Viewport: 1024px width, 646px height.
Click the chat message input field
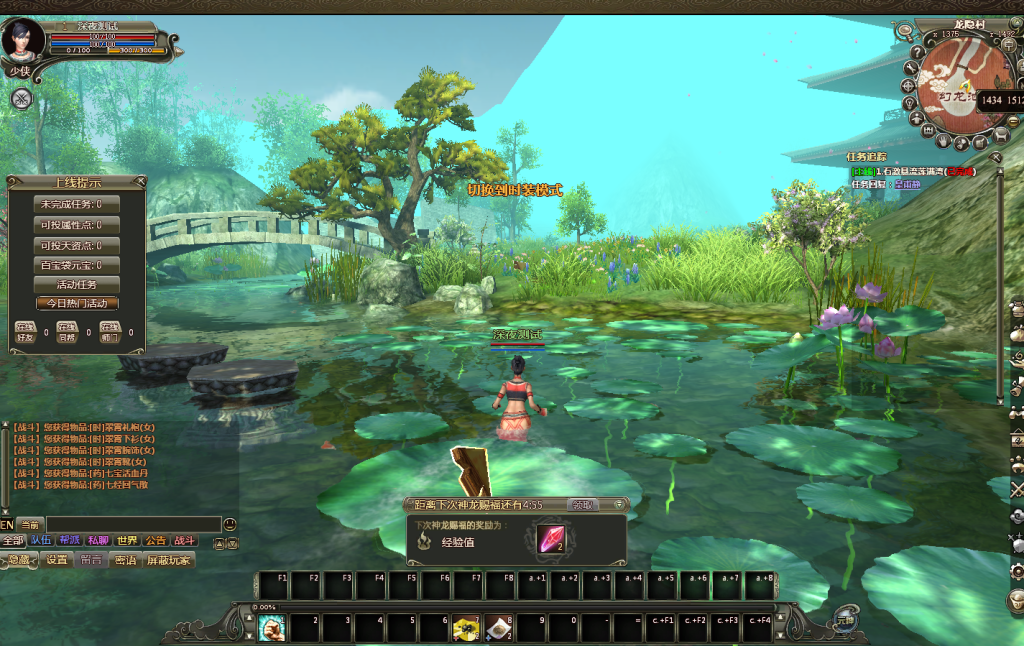pos(133,524)
